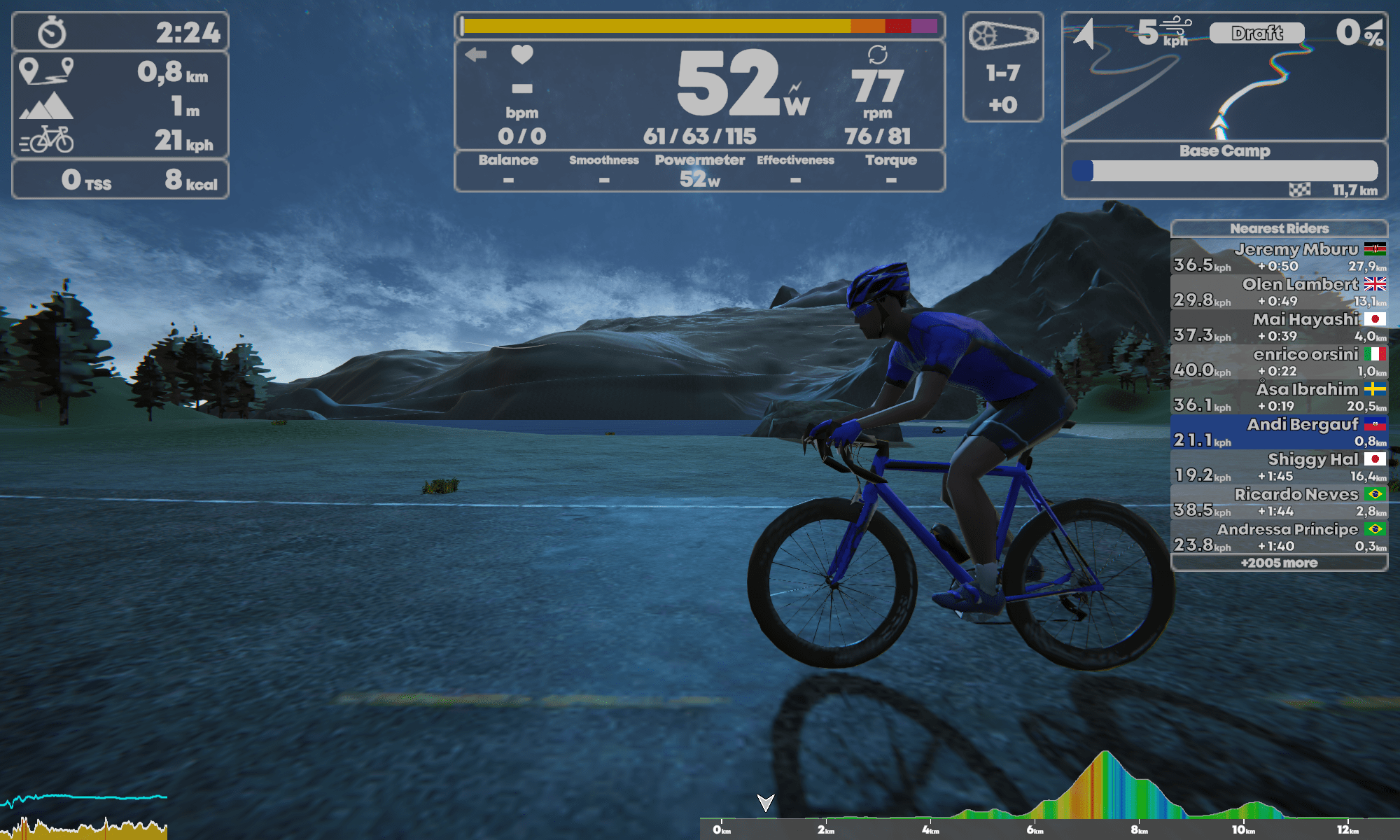Choose Mai Hayashi from rider list
Screen dimensions: 1400x840
1279,327
